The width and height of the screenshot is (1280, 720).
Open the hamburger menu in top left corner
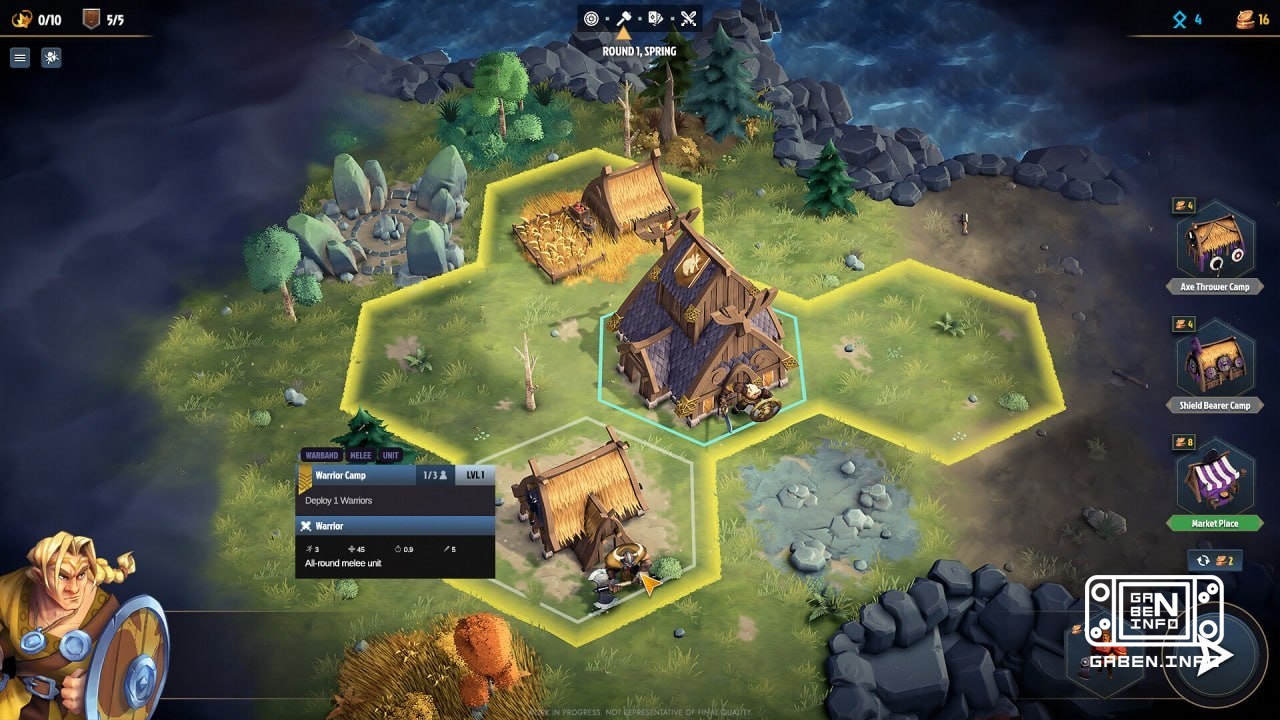tap(19, 57)
